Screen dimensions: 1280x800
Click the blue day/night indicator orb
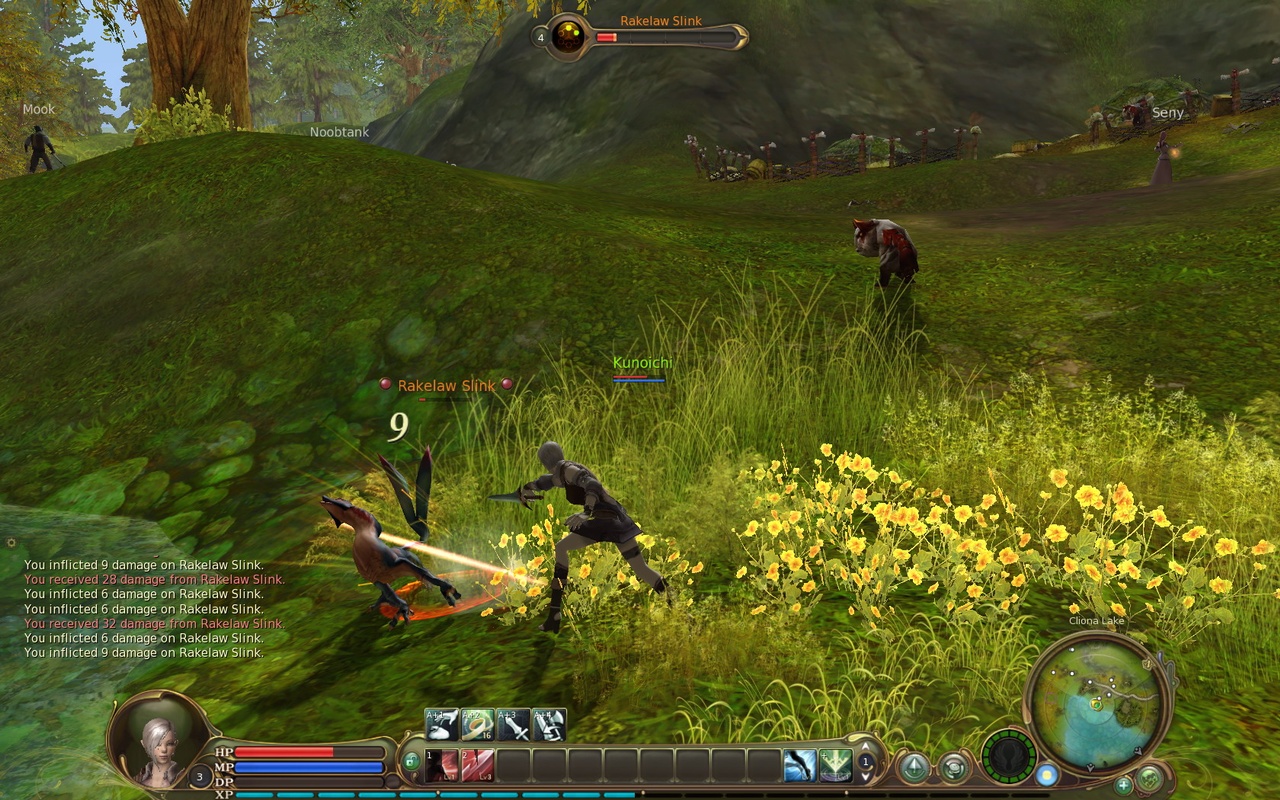pos(1048,774)
